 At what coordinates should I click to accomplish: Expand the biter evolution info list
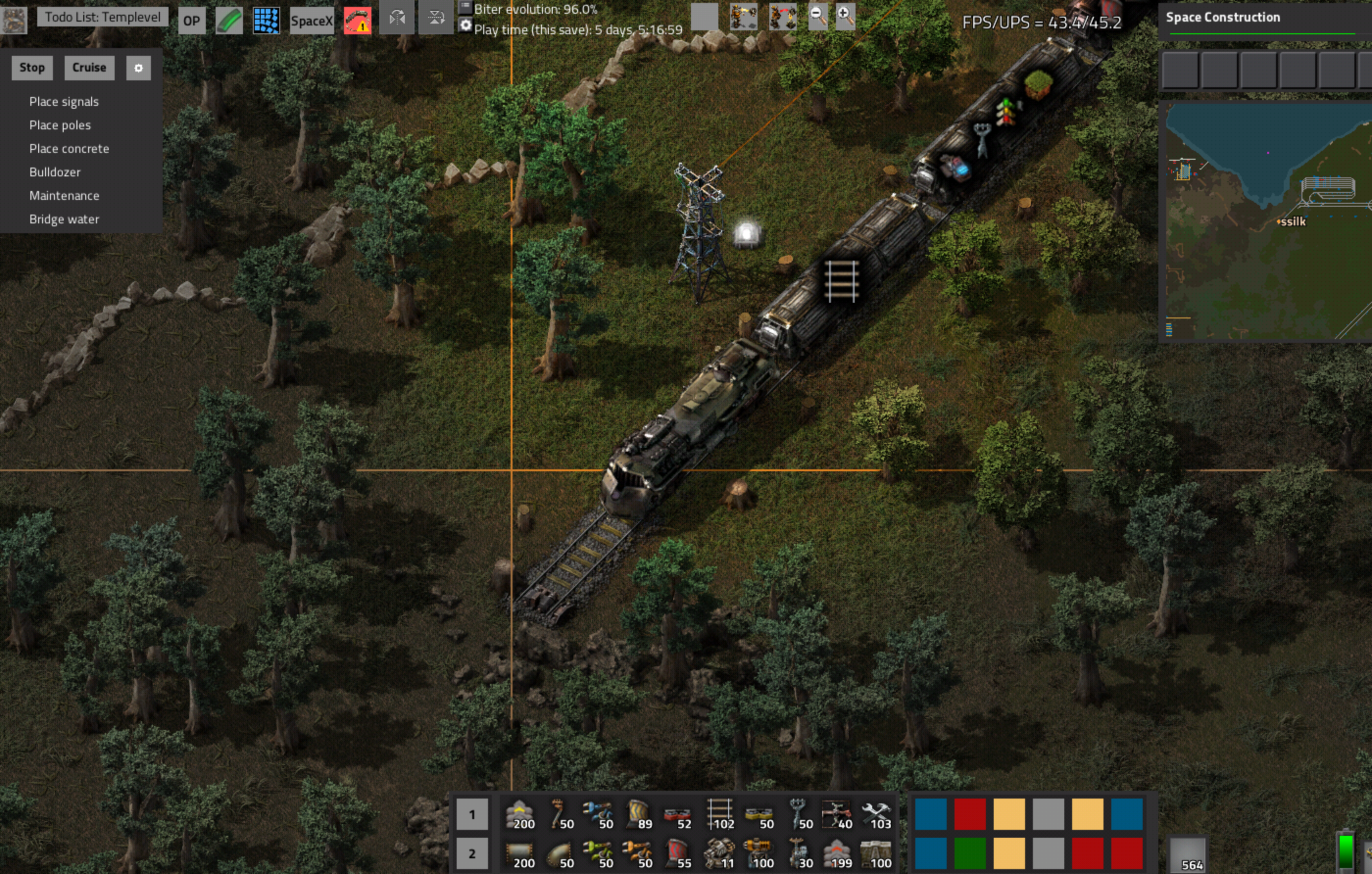click(466, 8)
